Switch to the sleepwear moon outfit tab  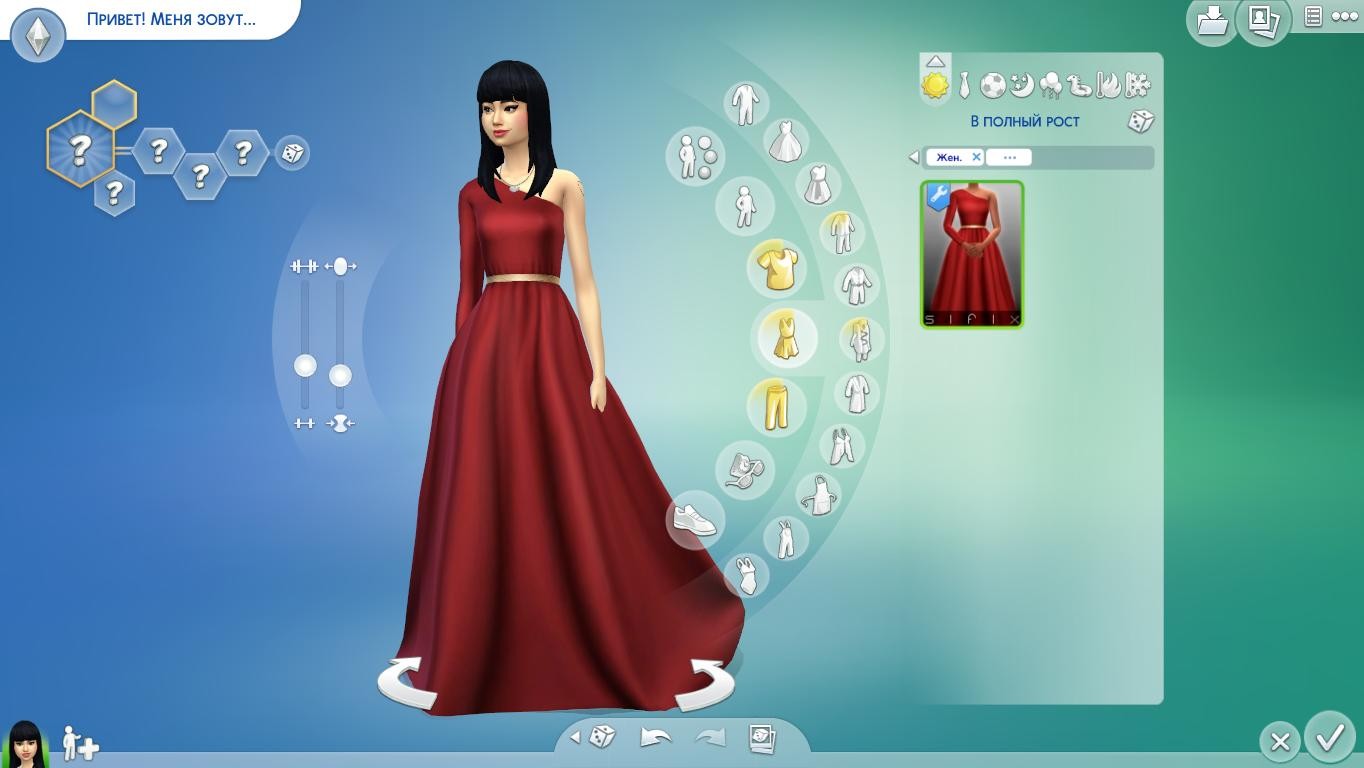click(x=1021, y=86)
